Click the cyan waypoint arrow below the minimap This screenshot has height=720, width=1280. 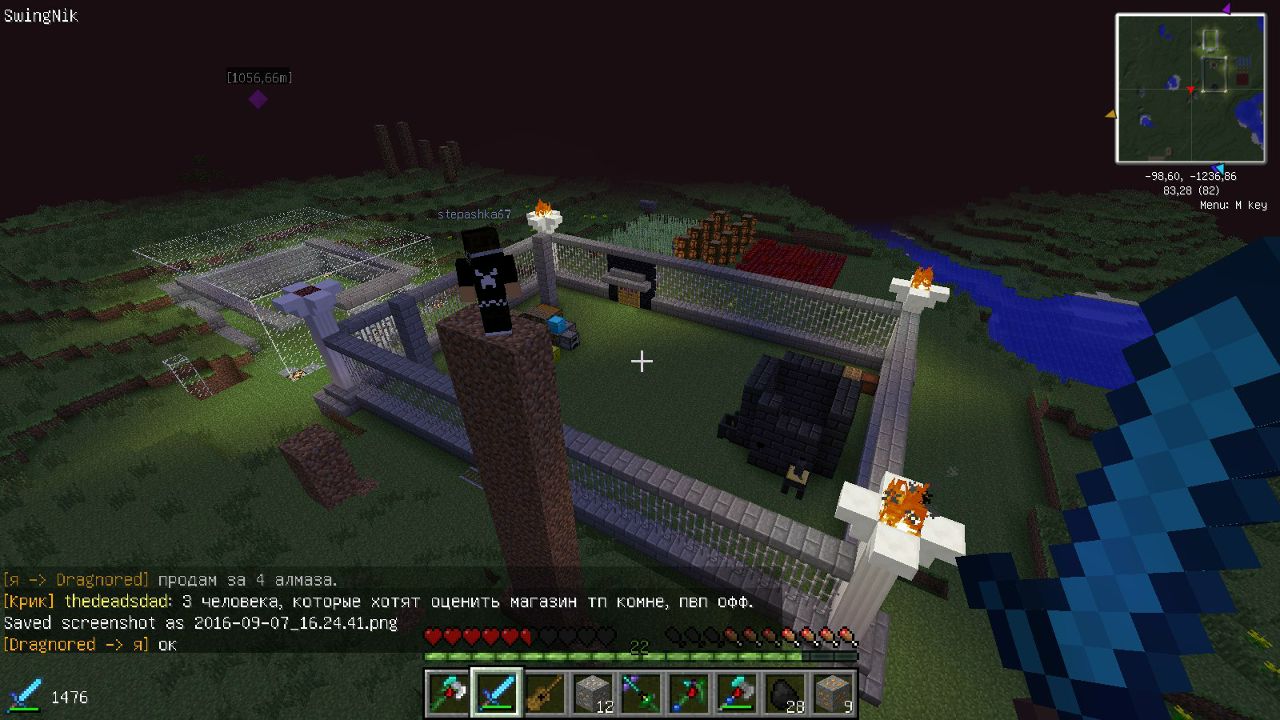(x=1216, y=168)
